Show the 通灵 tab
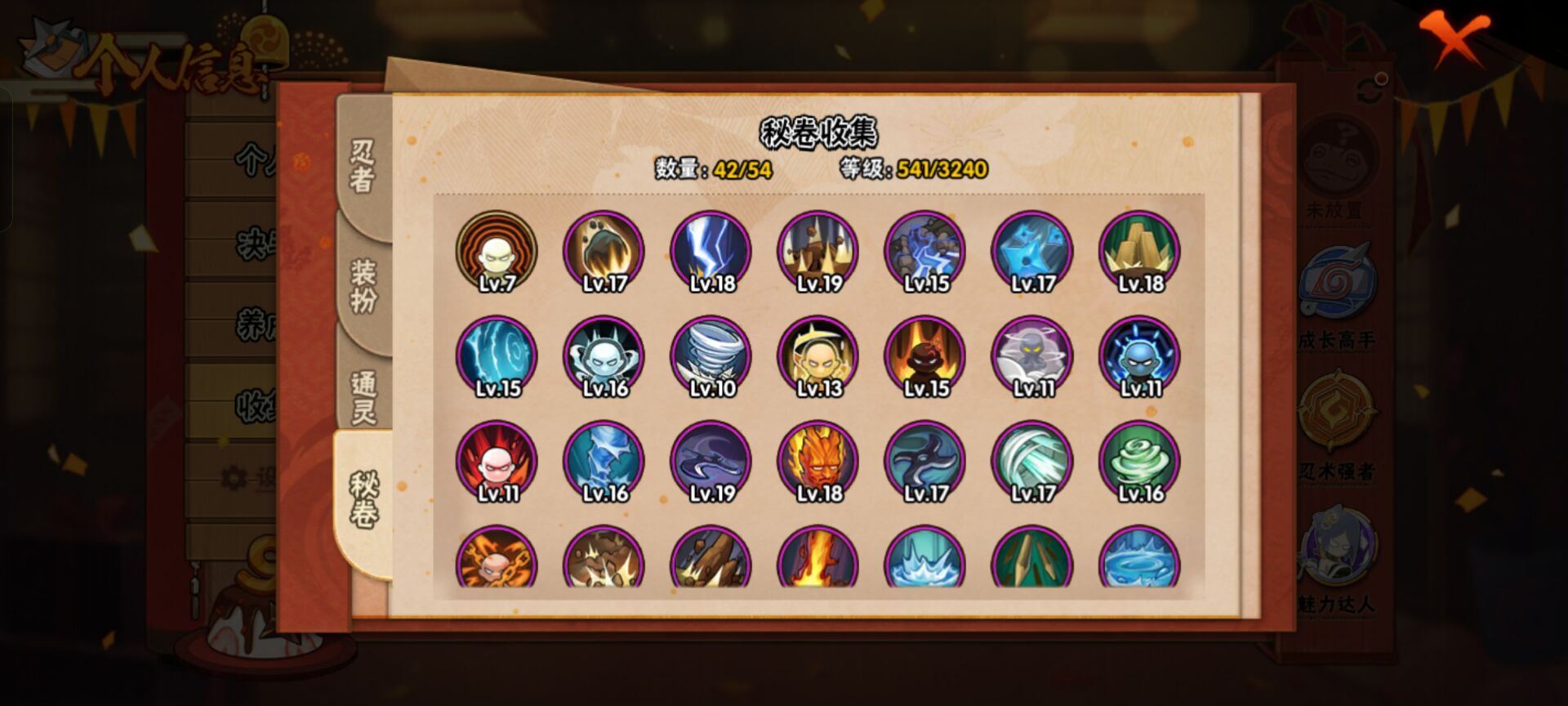The image size is (1568, 706). 363,395
